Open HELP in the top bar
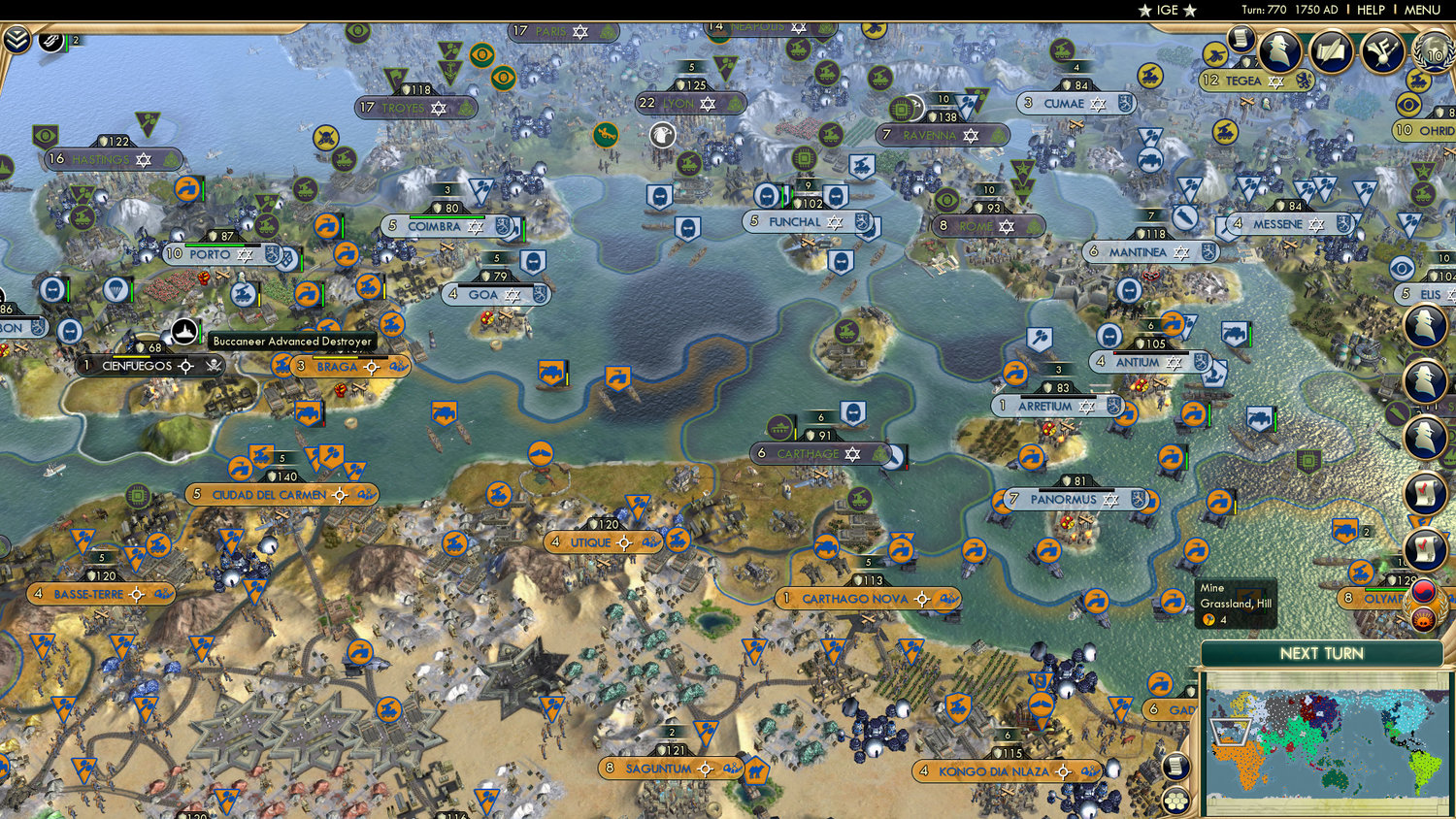Screen dimensions: 1456x819 point(1373,10)
